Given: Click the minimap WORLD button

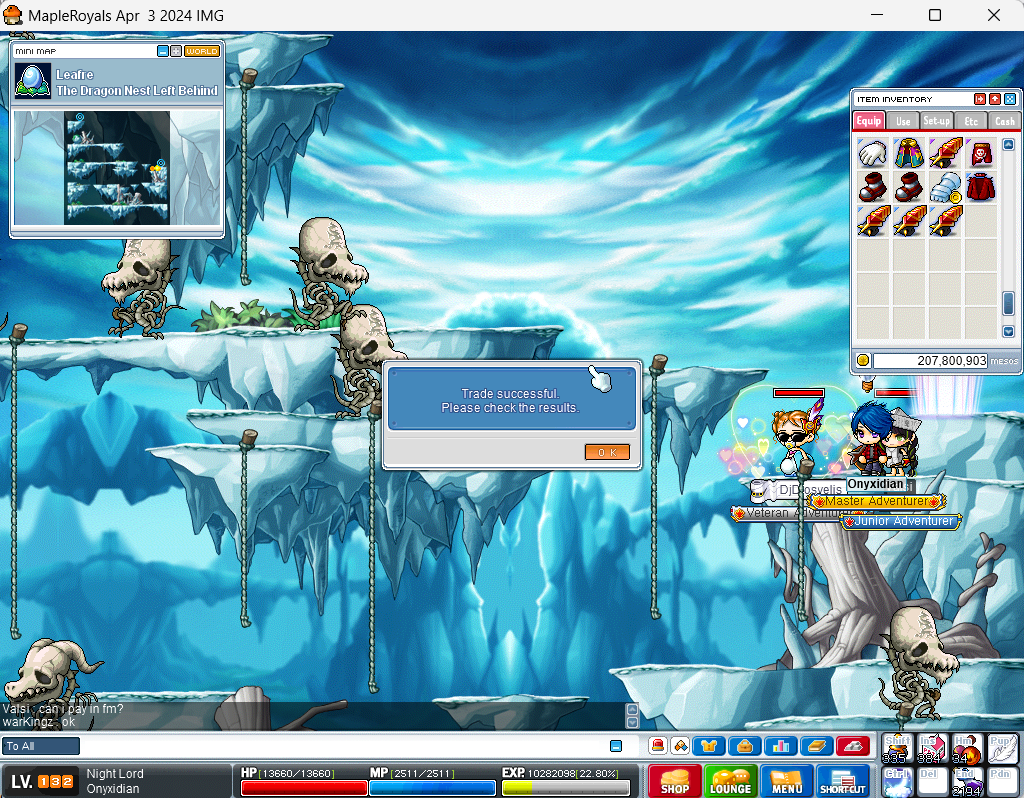Looking at the screenshot, I should (202, 51).
